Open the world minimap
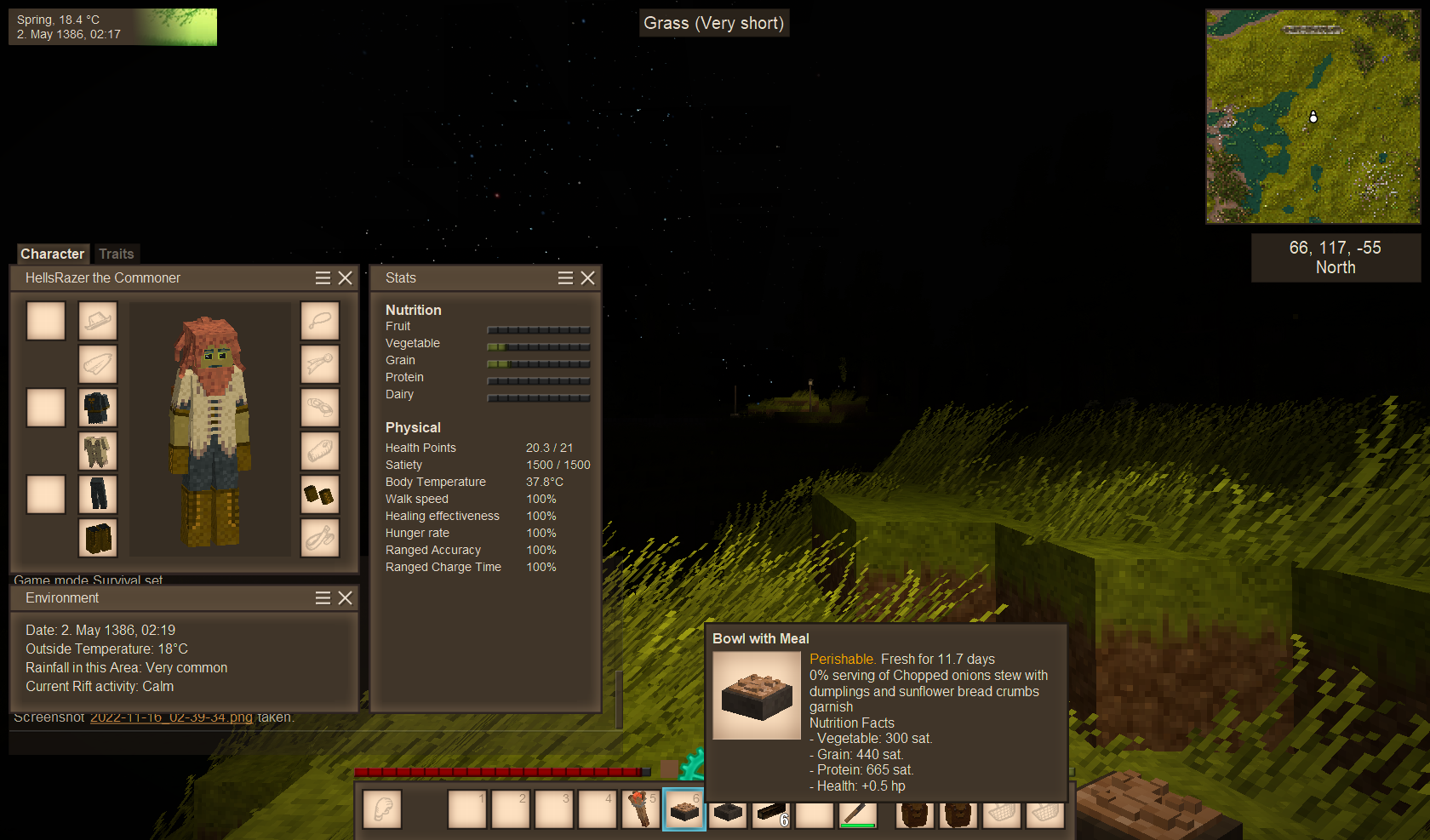 (1313, 117)
